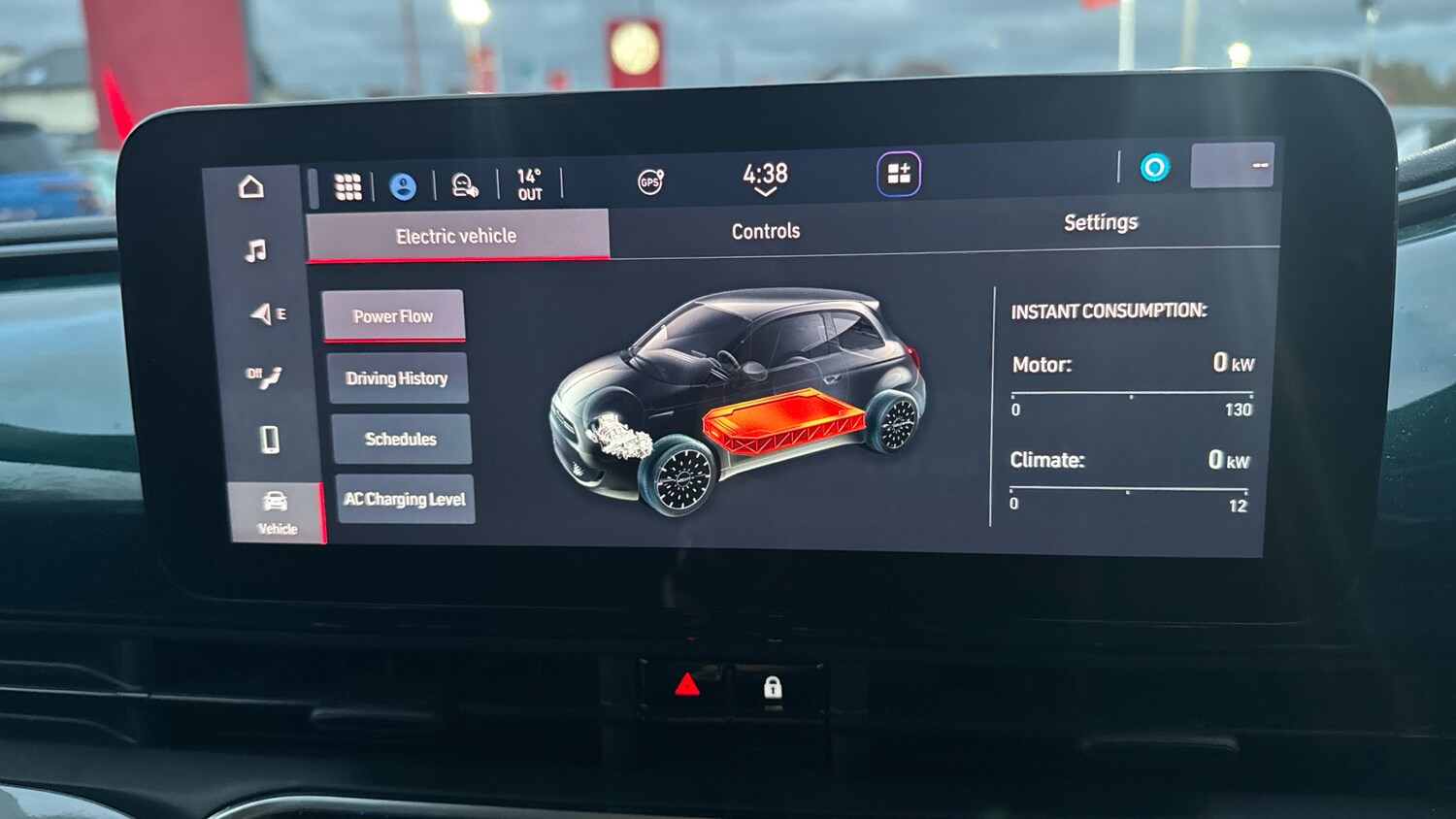Open the Schedules page
The image size is (1456, 819).
401,439
